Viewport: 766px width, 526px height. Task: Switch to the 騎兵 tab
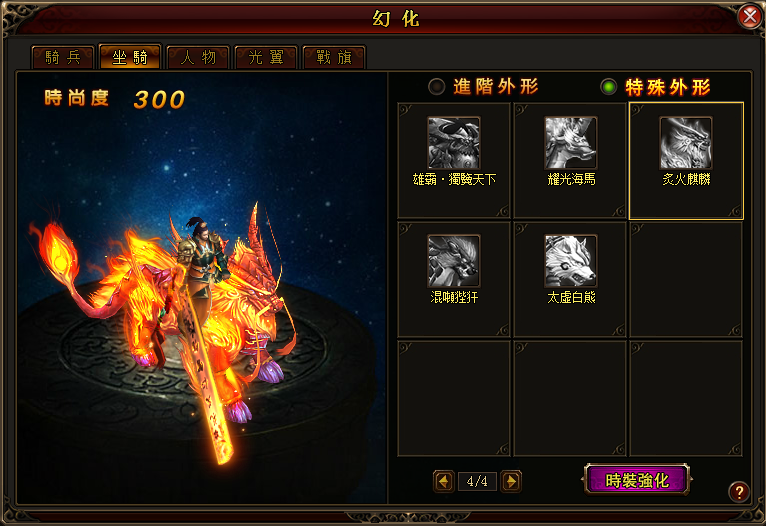pos(62,57)
